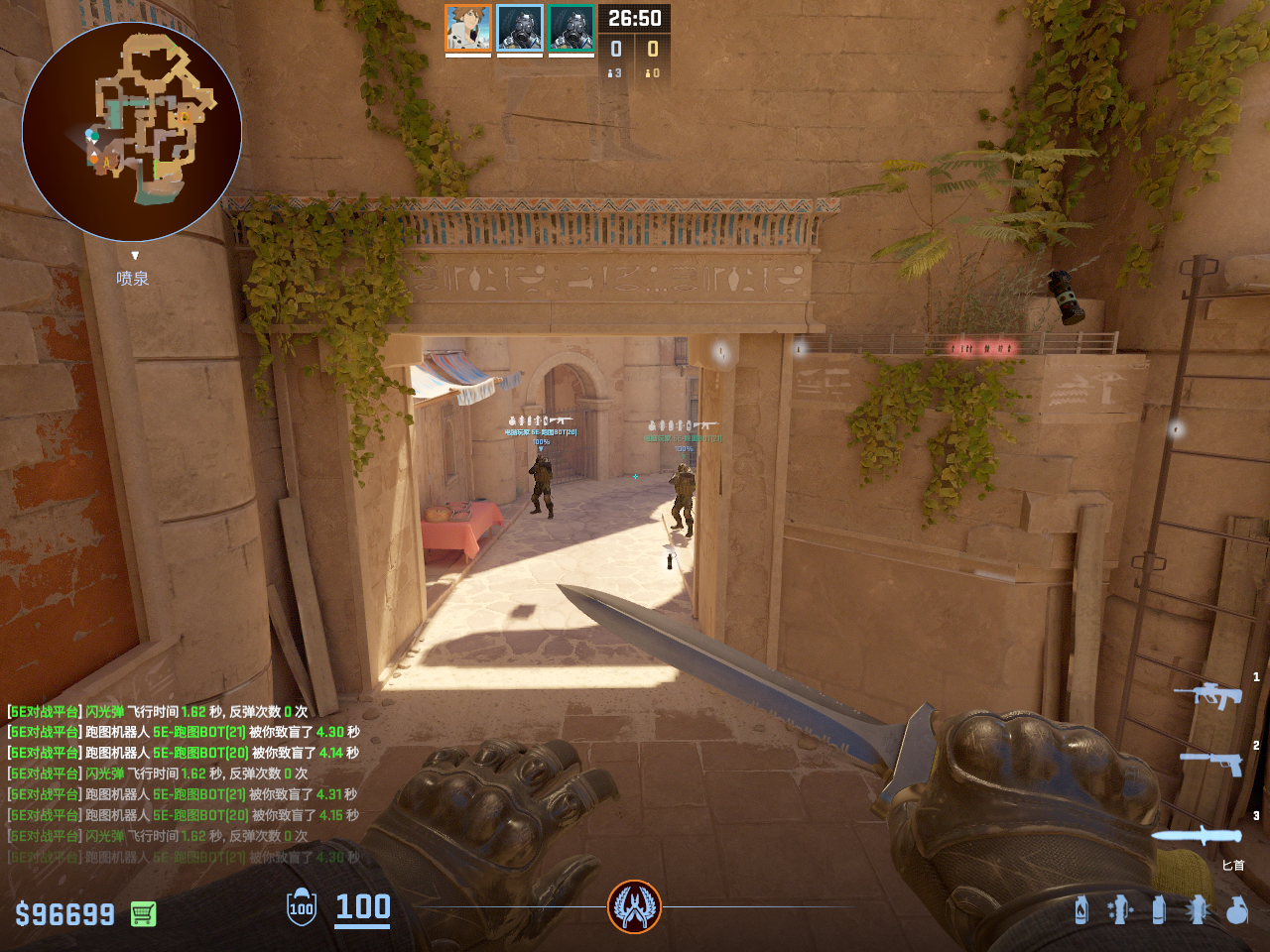
Task: Choose the HE grenade icon
Action: [x=1236, y=909]
